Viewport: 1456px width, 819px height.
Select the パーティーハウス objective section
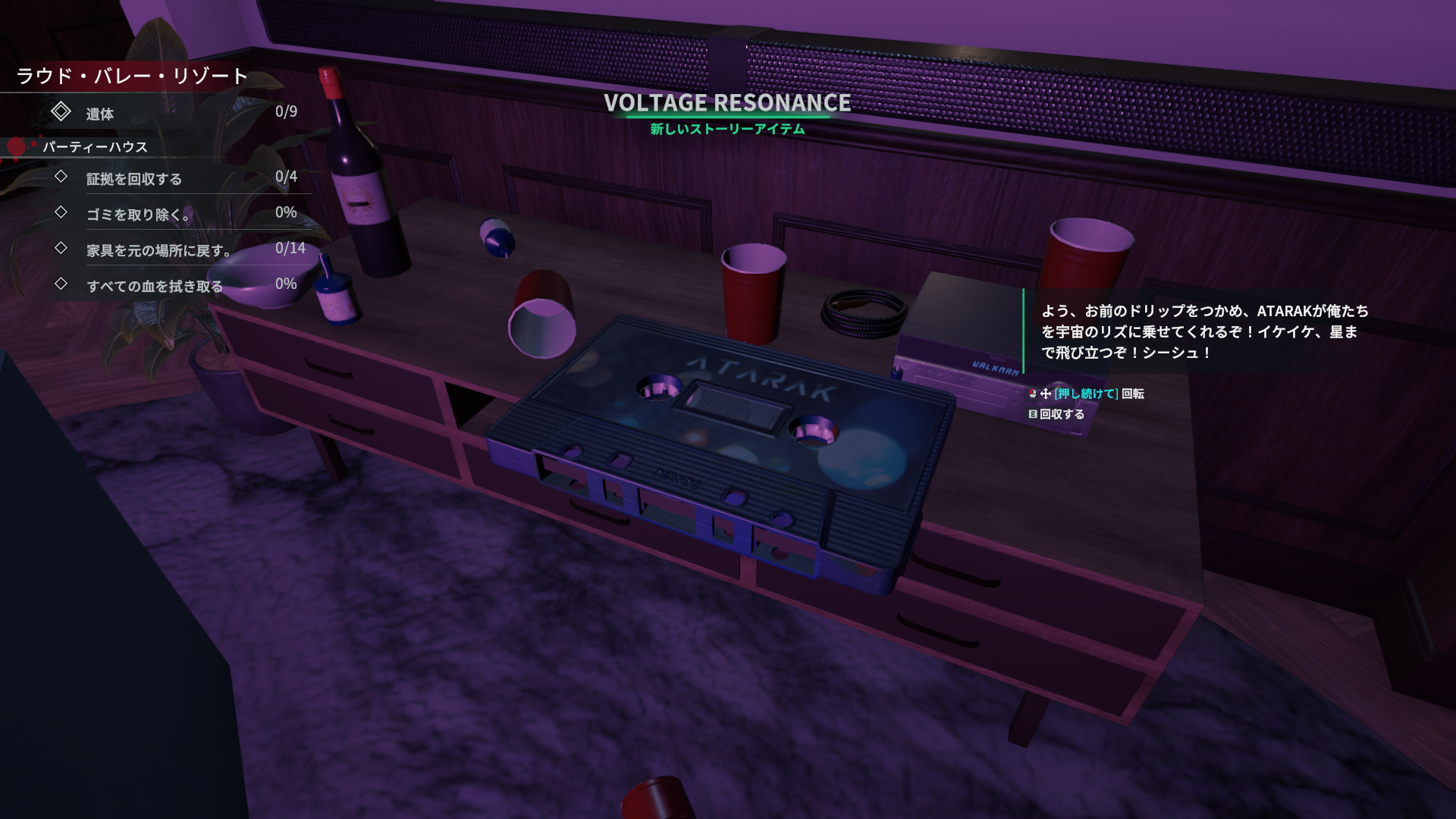[95, 147]
